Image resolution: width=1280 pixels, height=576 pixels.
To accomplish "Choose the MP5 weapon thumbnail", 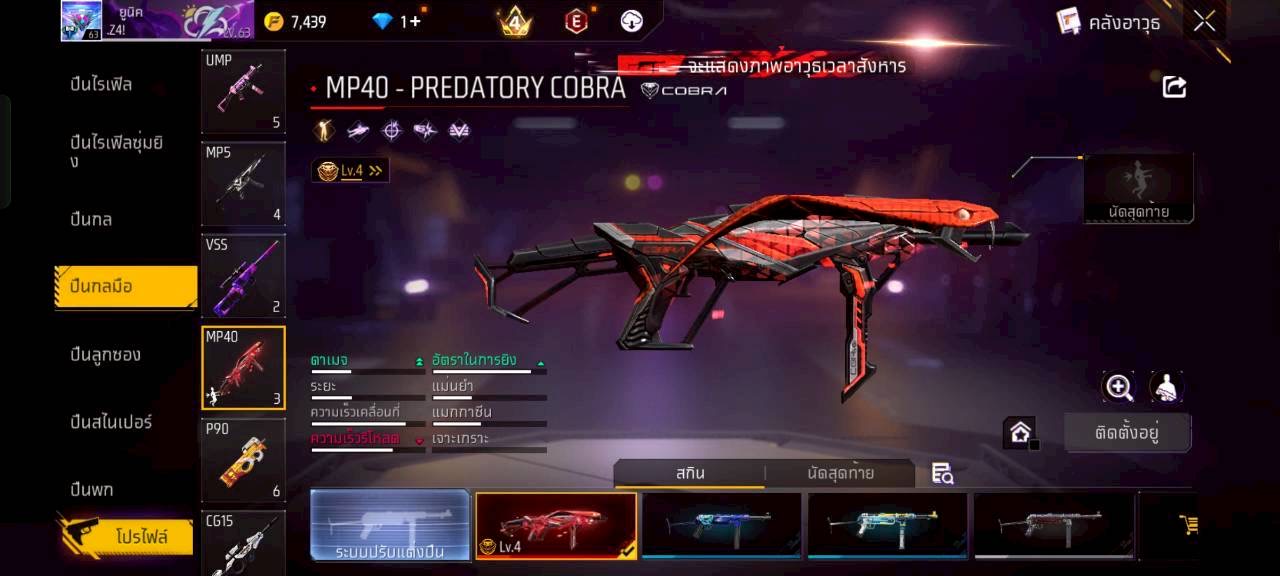I will point(243,183).
